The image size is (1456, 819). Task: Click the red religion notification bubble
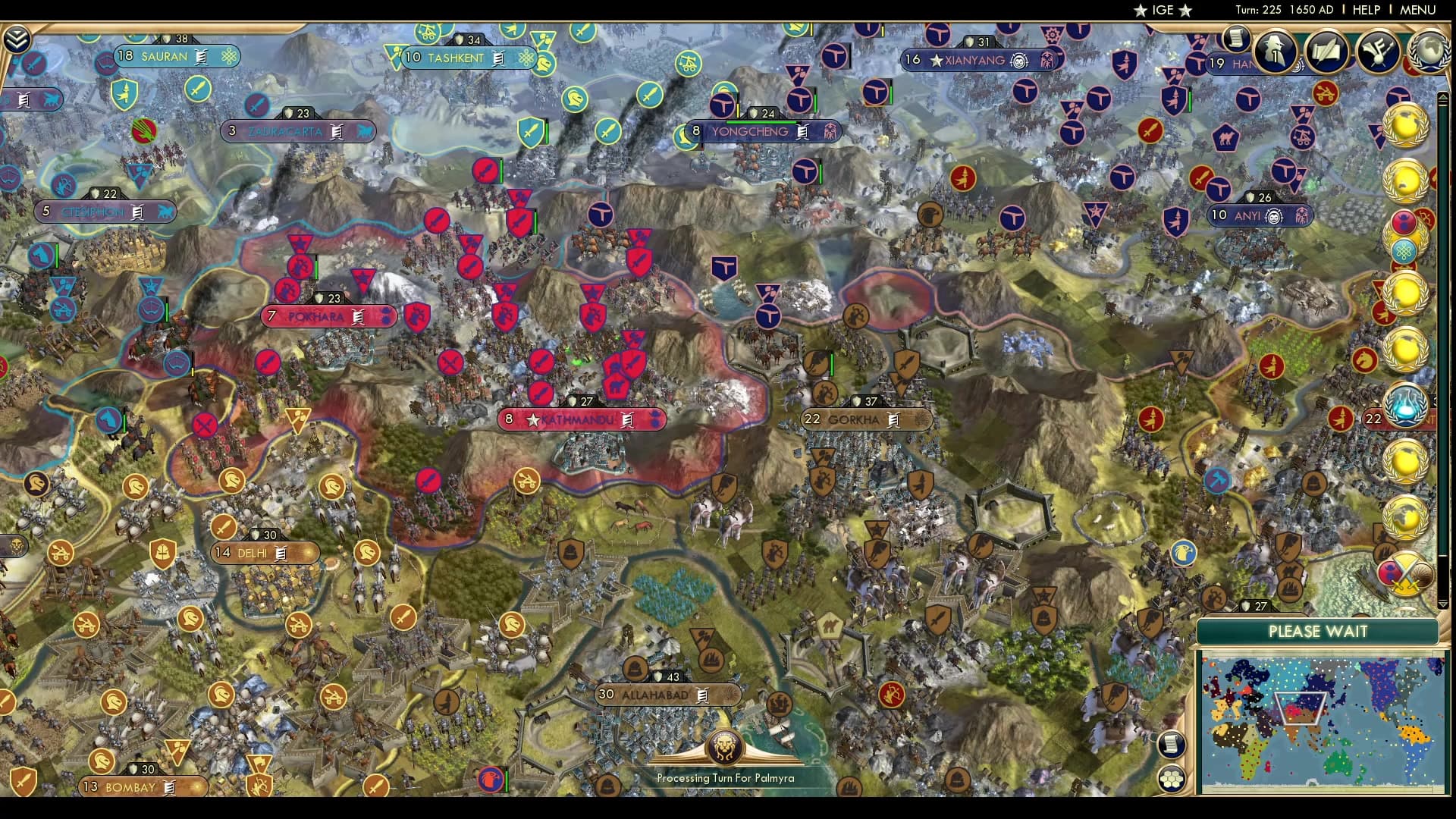tap(1404, 221)
